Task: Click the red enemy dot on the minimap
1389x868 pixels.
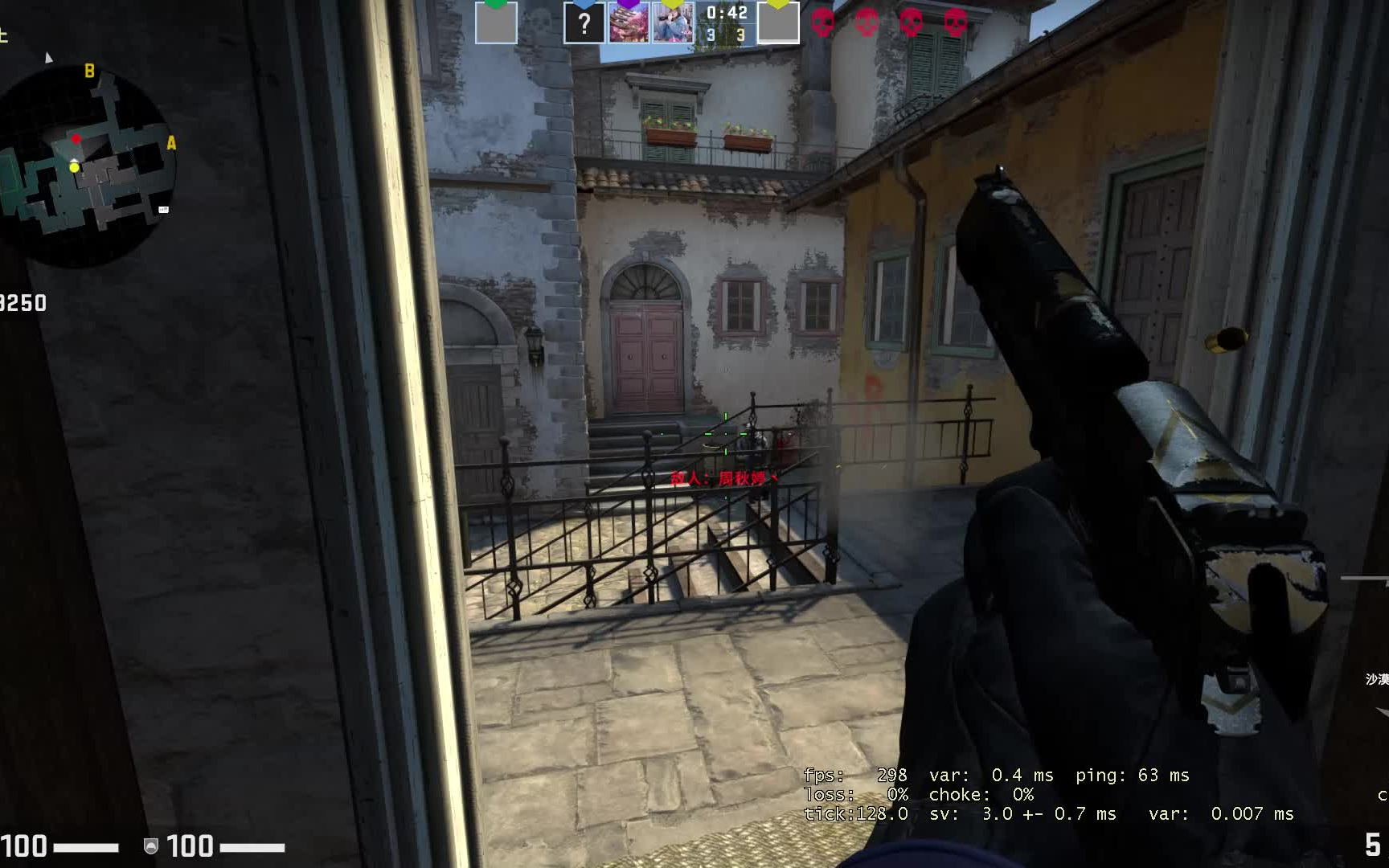Action: pos(77,137)
